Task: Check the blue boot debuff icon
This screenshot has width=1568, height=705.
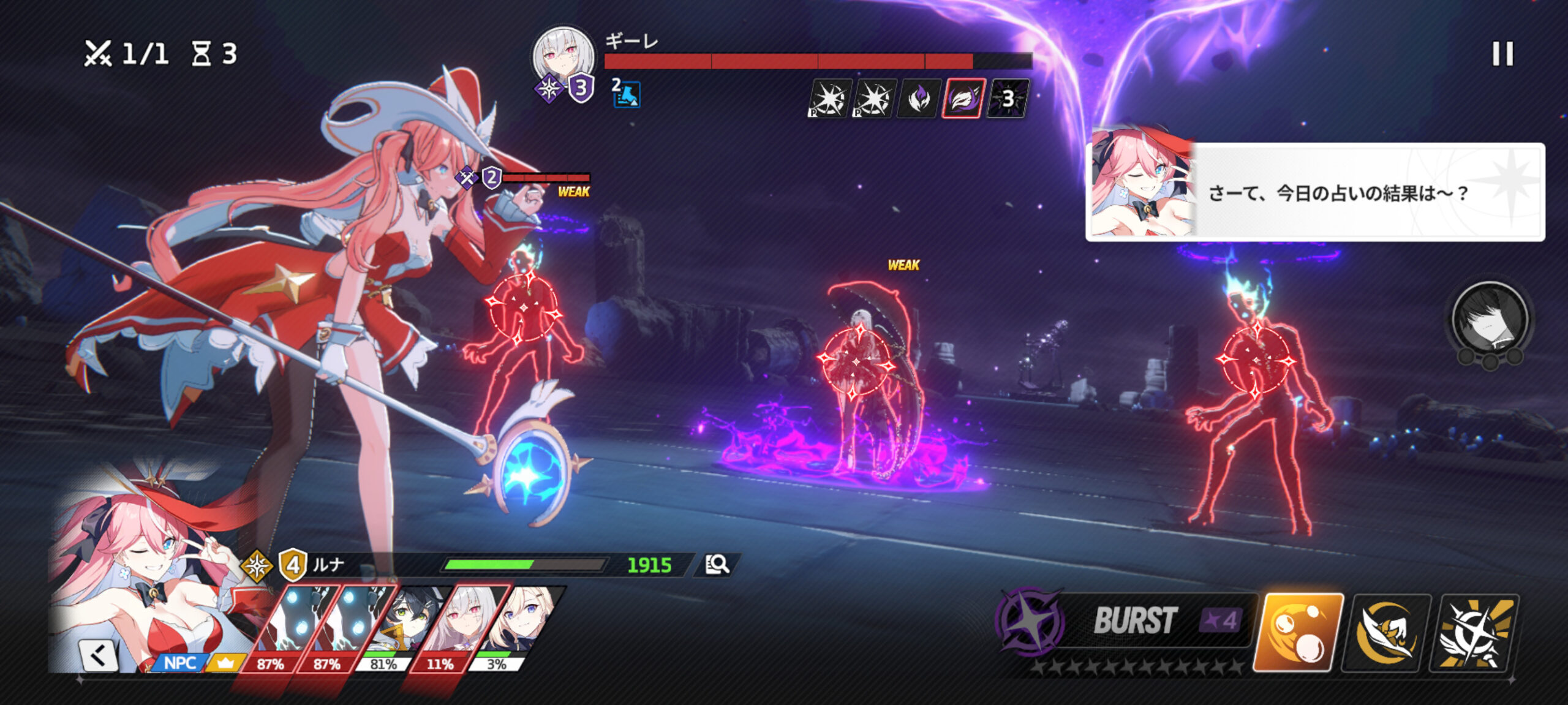Action: (626, 94)
